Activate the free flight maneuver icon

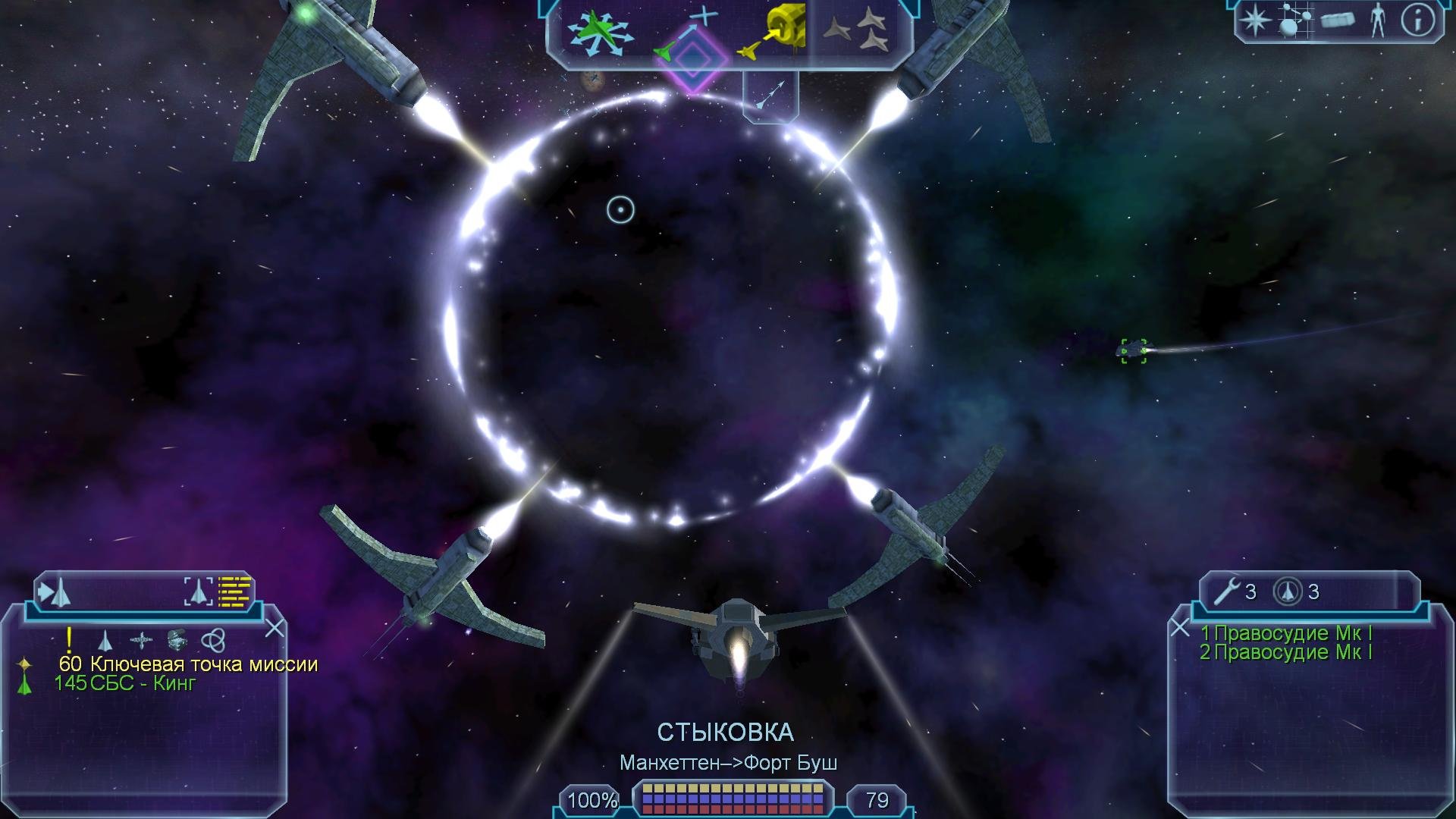click(x=601, y=33)
